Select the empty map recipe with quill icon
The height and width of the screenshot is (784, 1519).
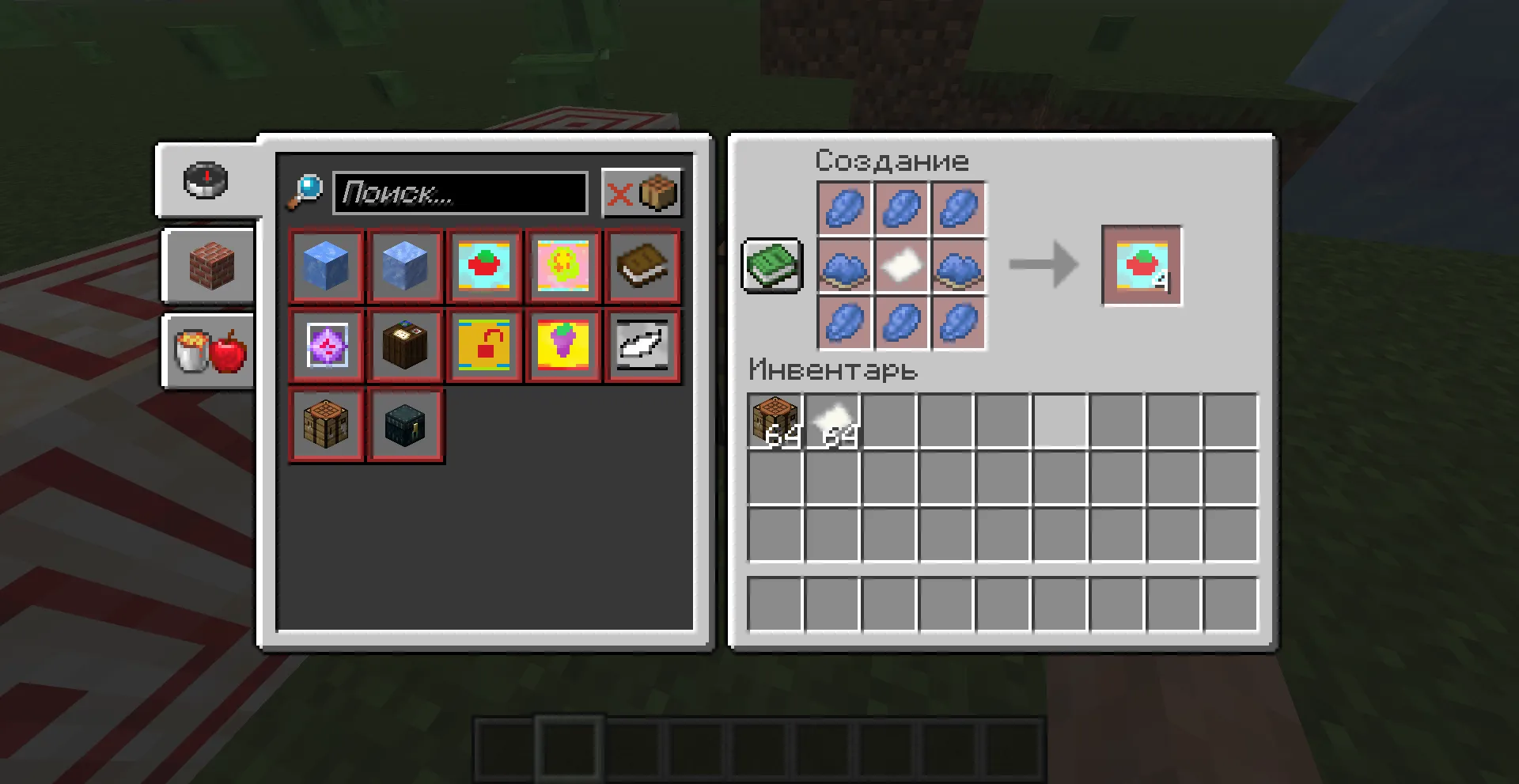pyautogui.click(x=642, y=346)
